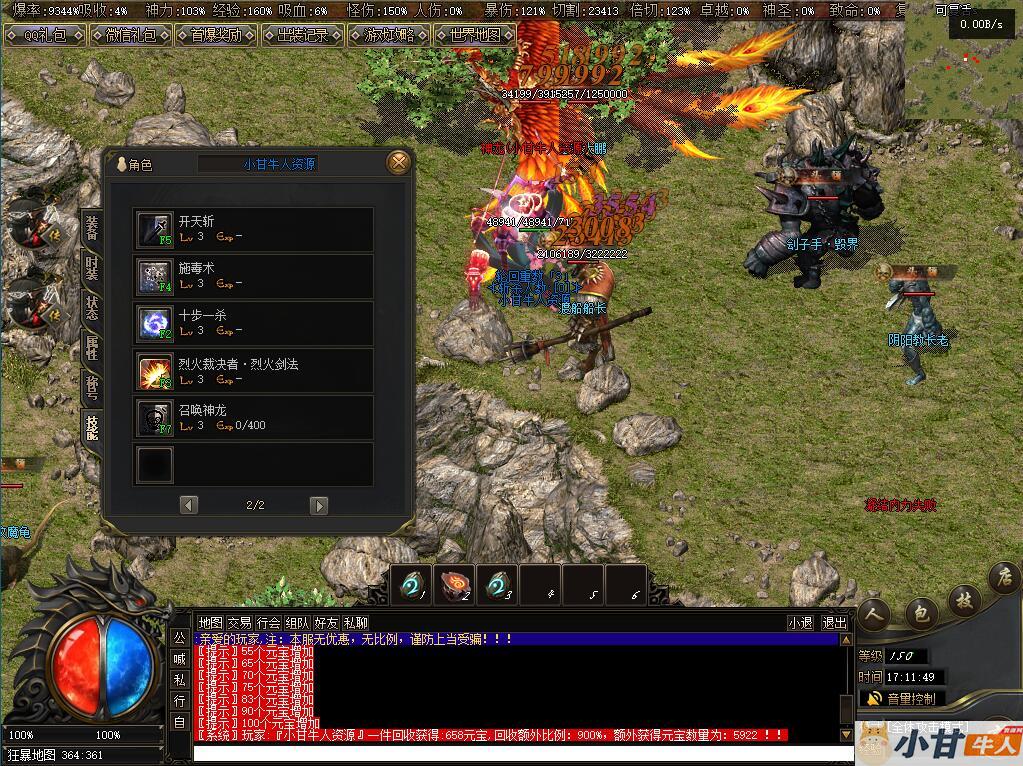Open 出装记录 drop records

(x=302, y=35)
